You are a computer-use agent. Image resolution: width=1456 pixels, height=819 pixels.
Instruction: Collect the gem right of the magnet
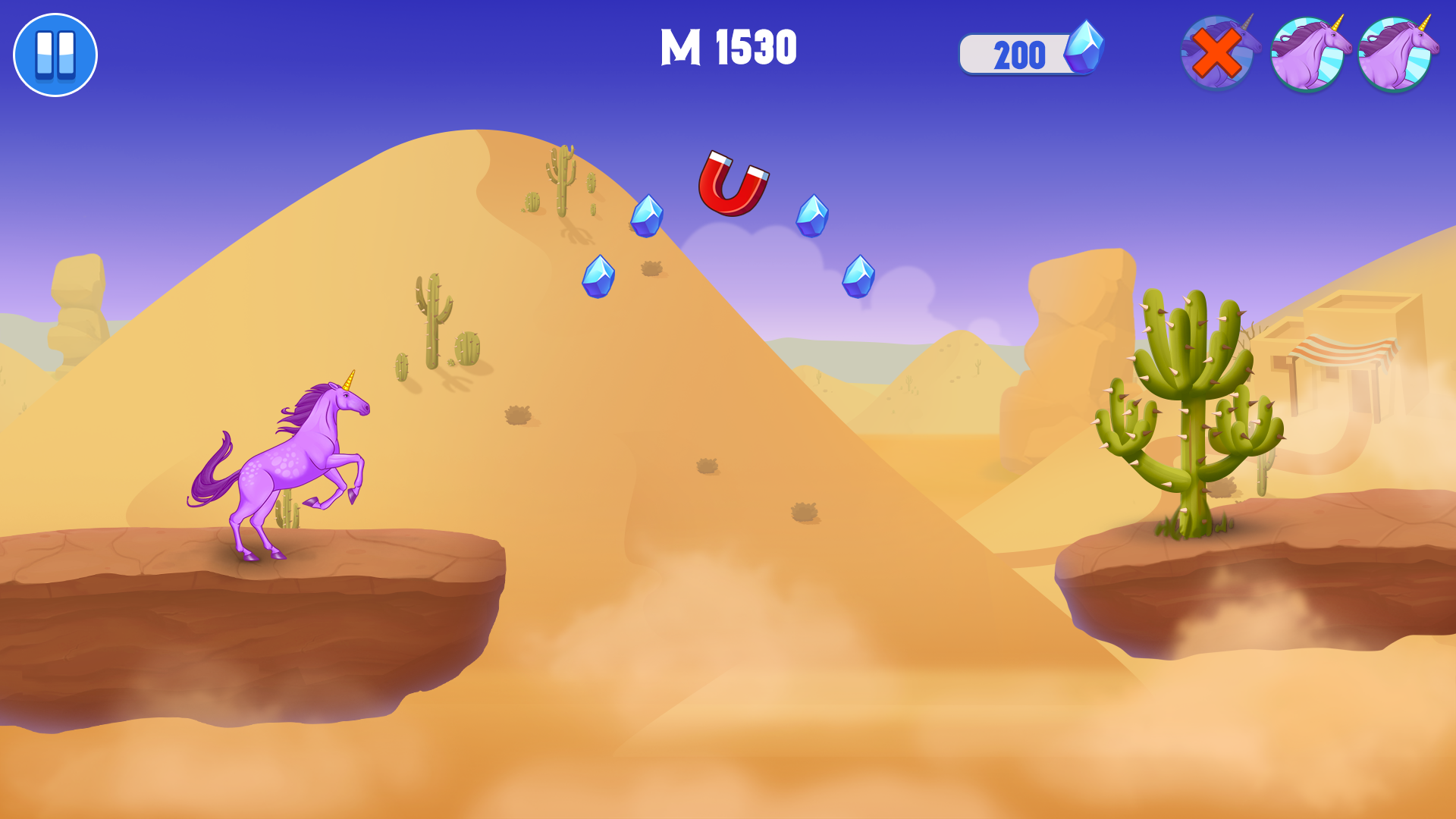[813, 217]
